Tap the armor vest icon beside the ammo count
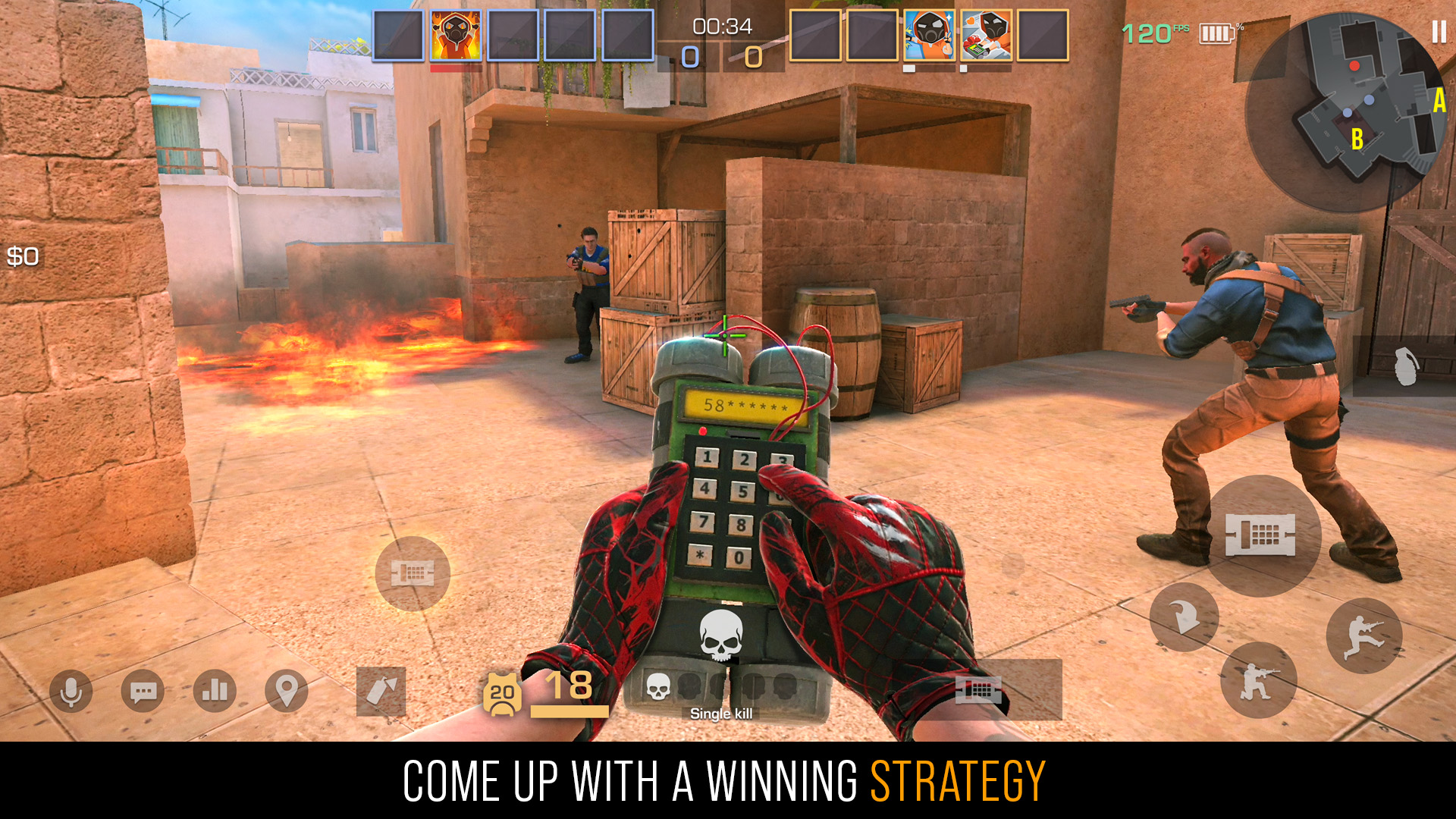Viewport: 1456px width, 819px height. (x=502, y=692)
